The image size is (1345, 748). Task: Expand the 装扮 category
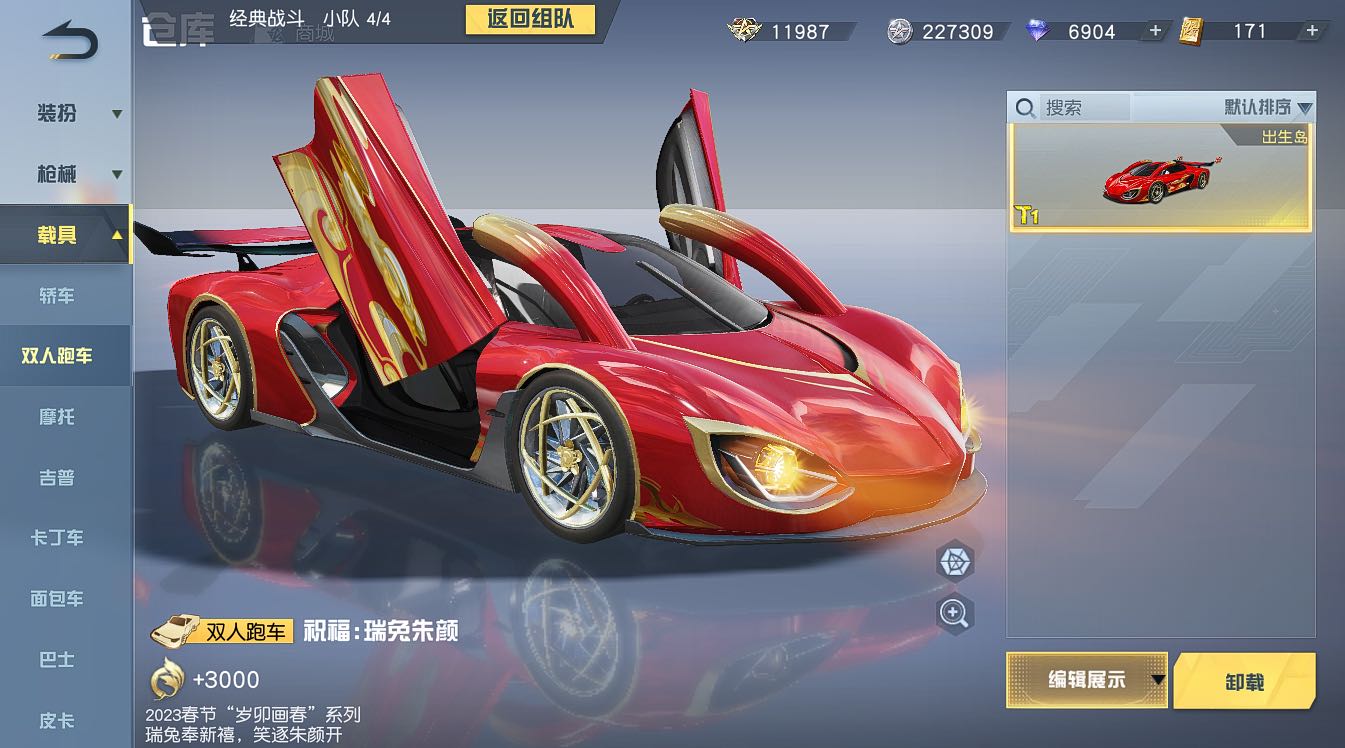pyautogui.click(x=66, y=113)
